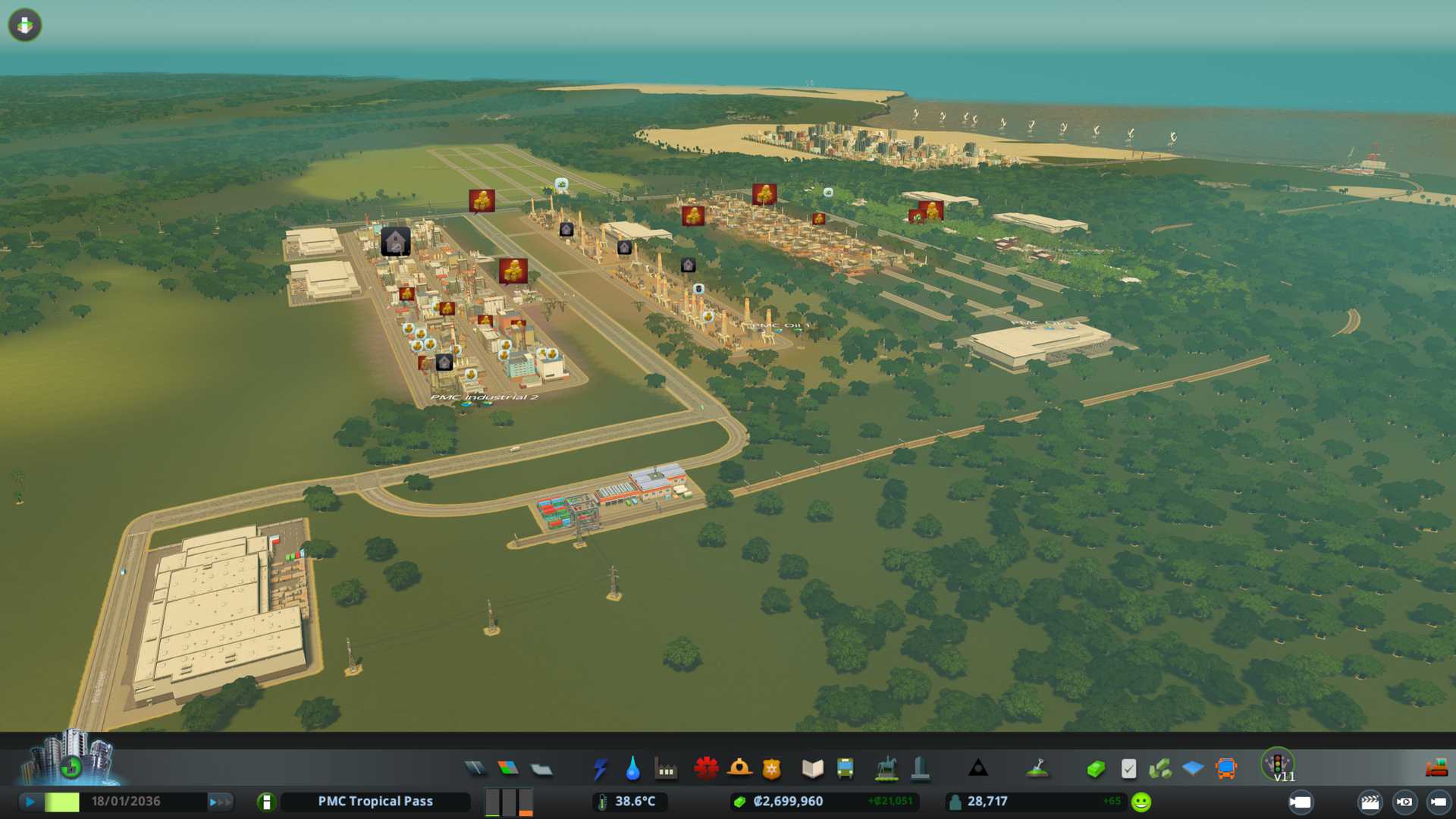The image size is (1456, 819).
Task: Toggle the simulation play/pause button
Action: click(30, 802)
